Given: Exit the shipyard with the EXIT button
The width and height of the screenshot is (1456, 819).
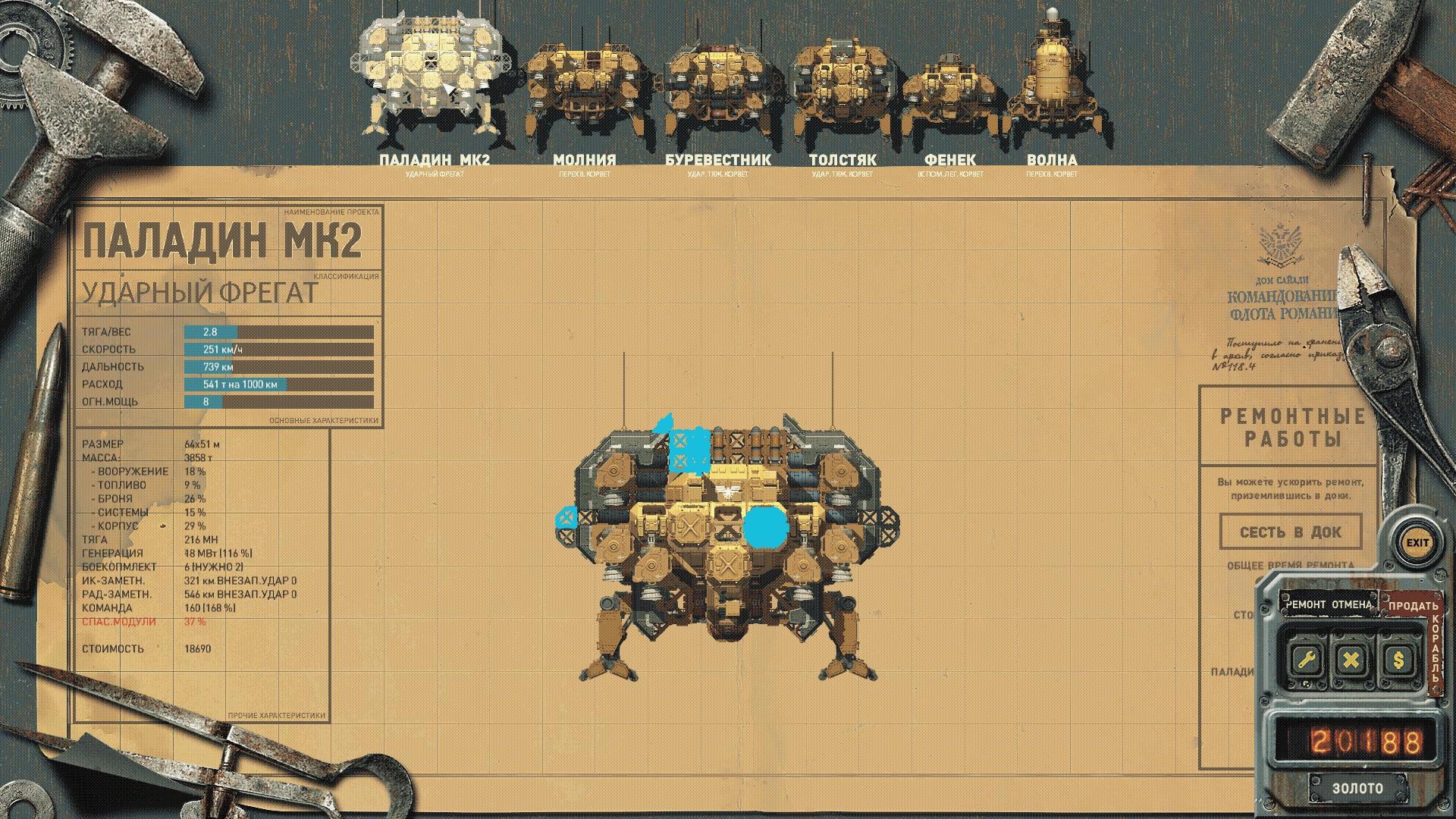Looking at the screenshot, I should pos(1417,543).
